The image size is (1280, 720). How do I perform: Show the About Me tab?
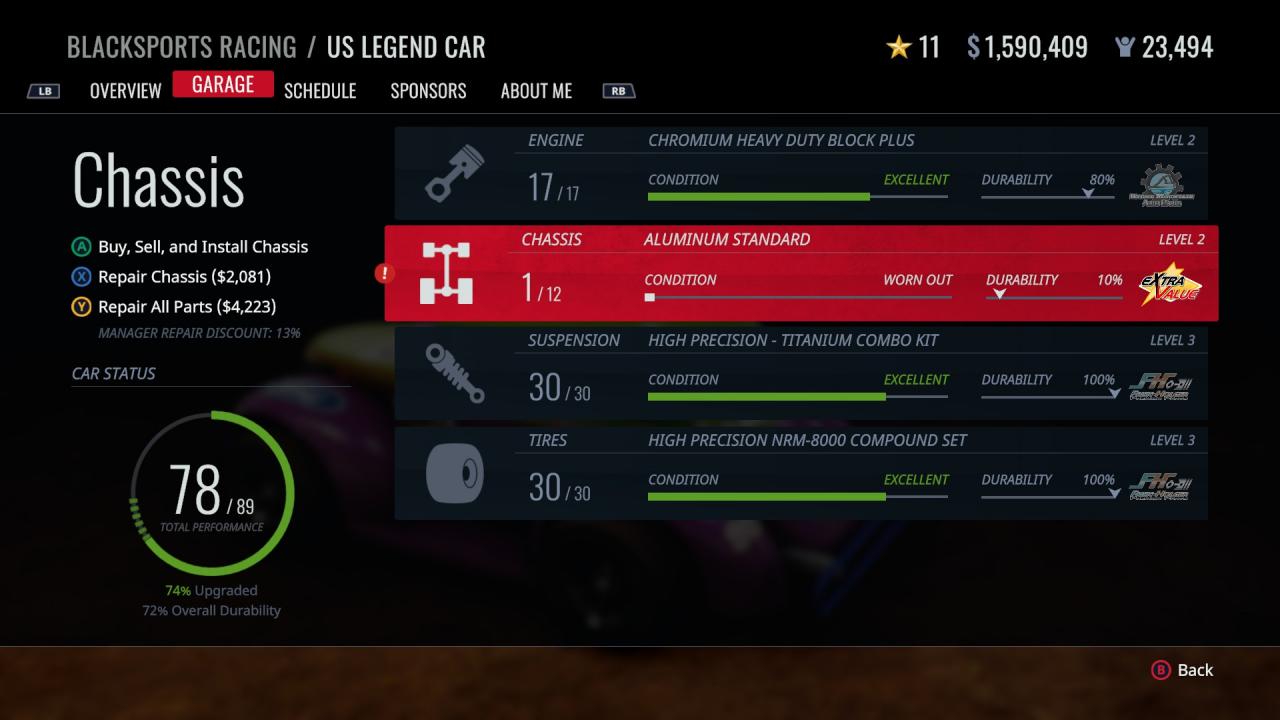536,91
